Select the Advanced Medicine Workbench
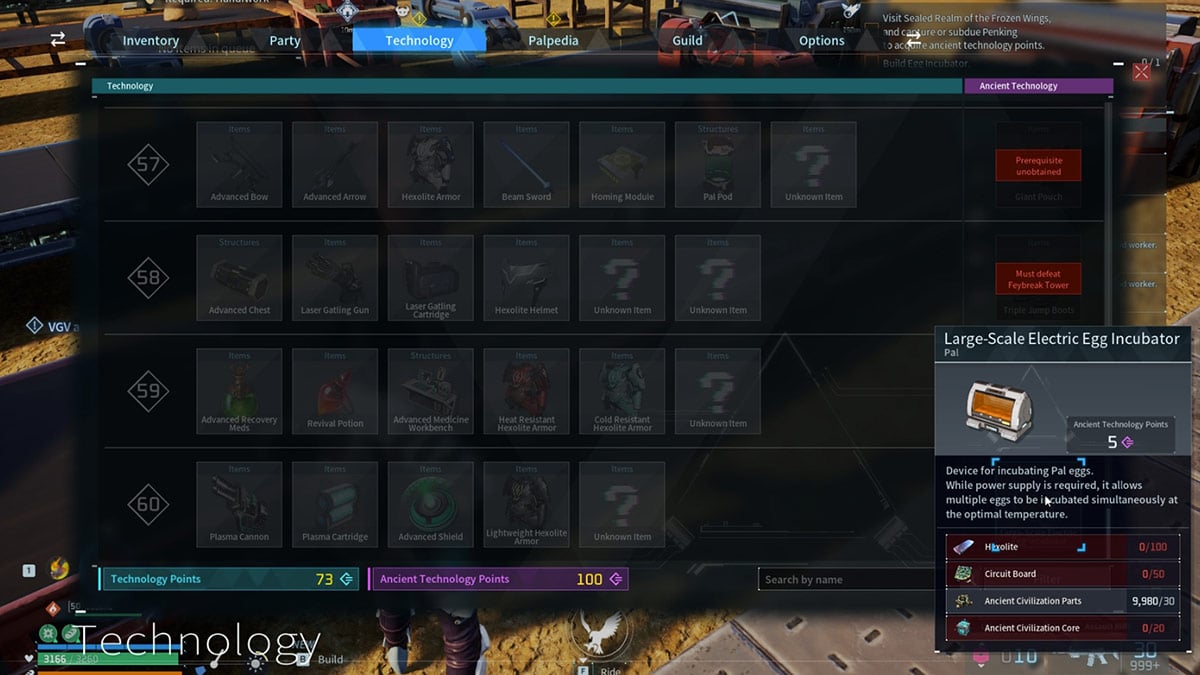Screen dimensions: 1200x675 pyautogui.click(x=431, y=390)
